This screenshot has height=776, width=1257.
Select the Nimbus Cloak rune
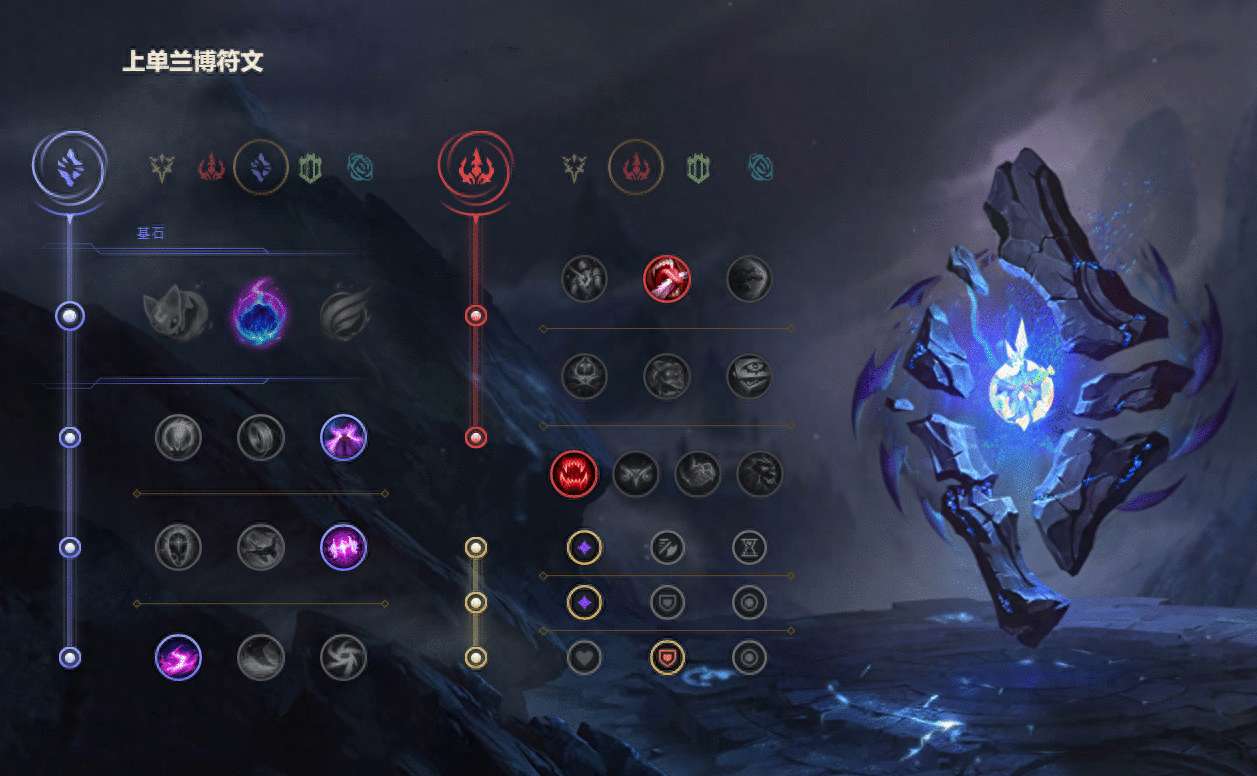343,438
